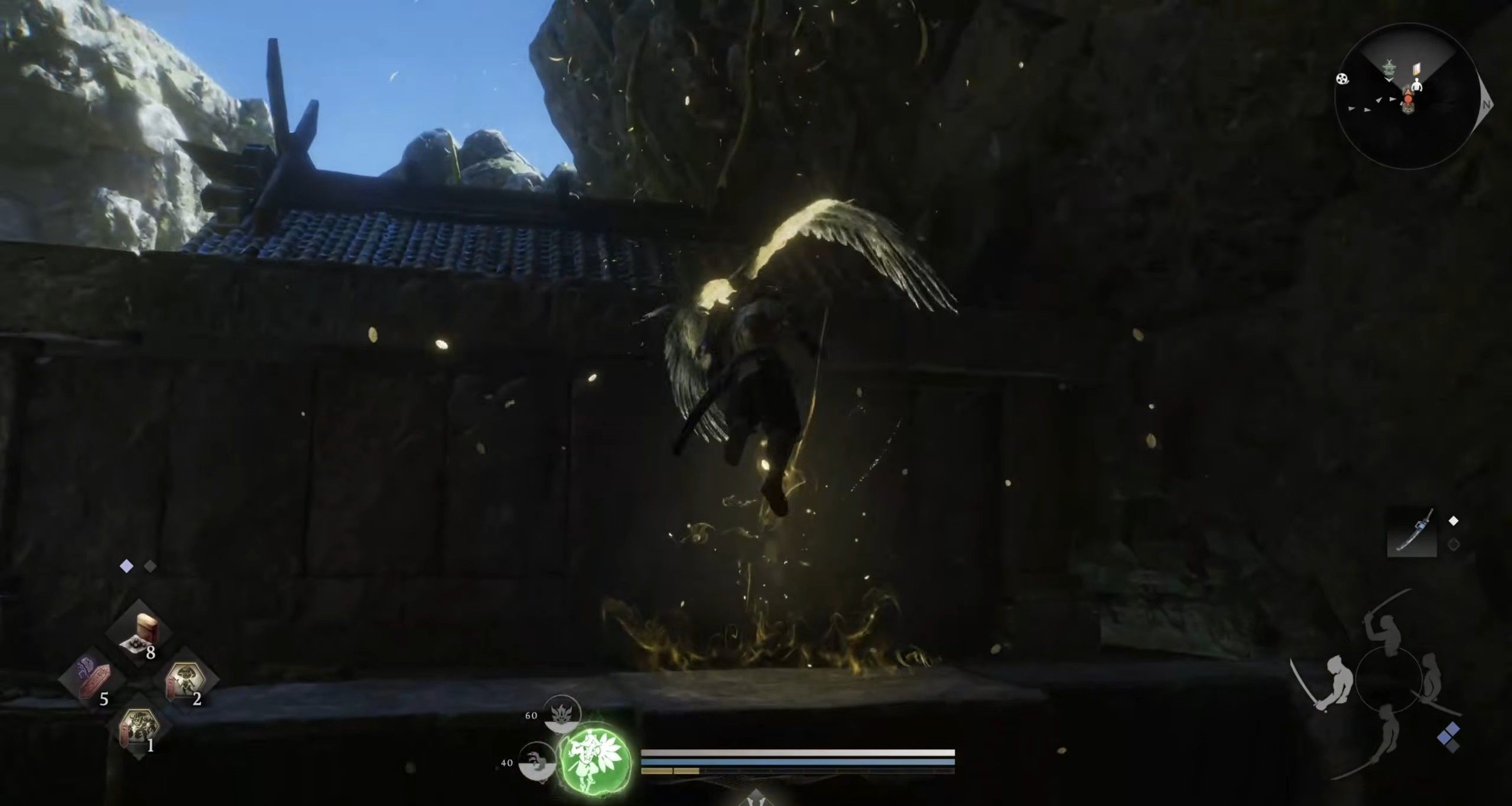Expand the stance wheel diagram in bottom-right corner

tap(1389, 681)
